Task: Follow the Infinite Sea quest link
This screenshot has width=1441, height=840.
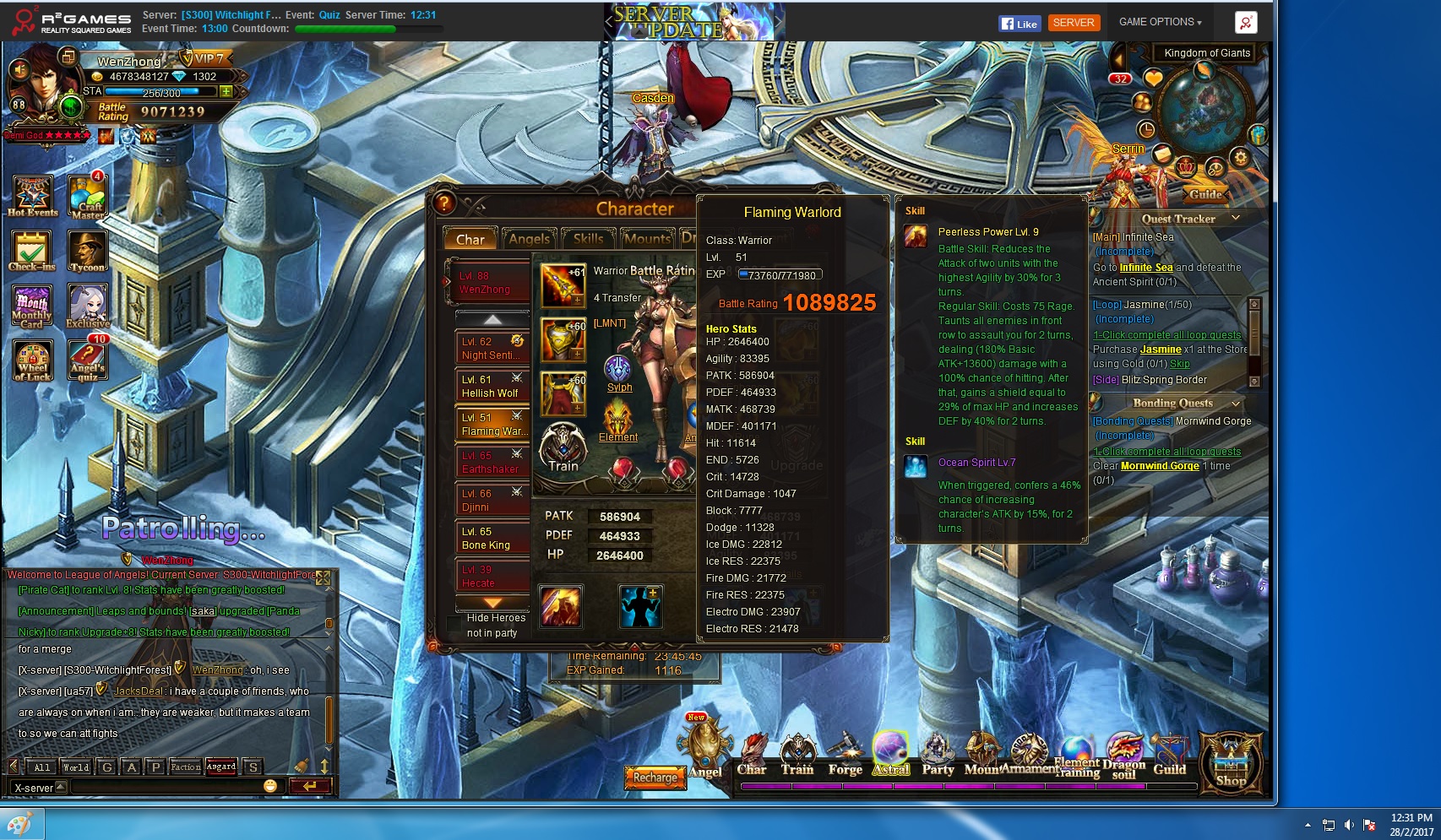Action: pos(1145,268)
